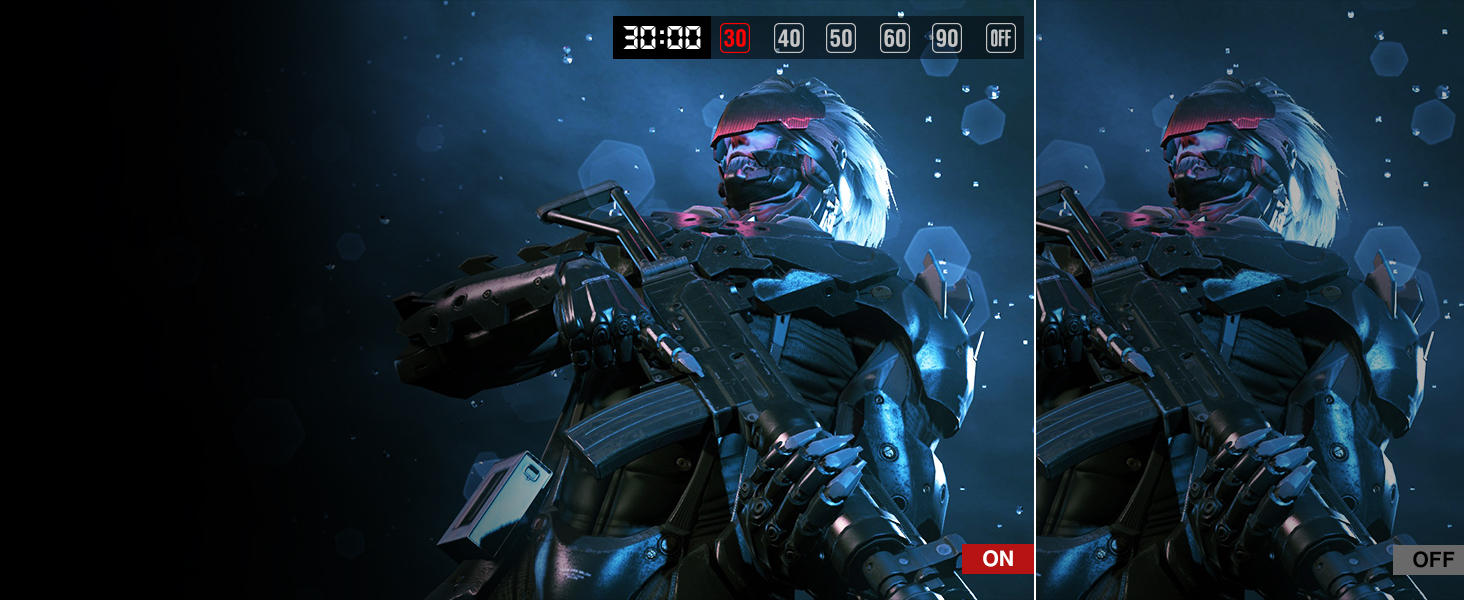Turn the timer OFF
The height and width of the screenshot is (600, 1464).
coord(1000,39)
